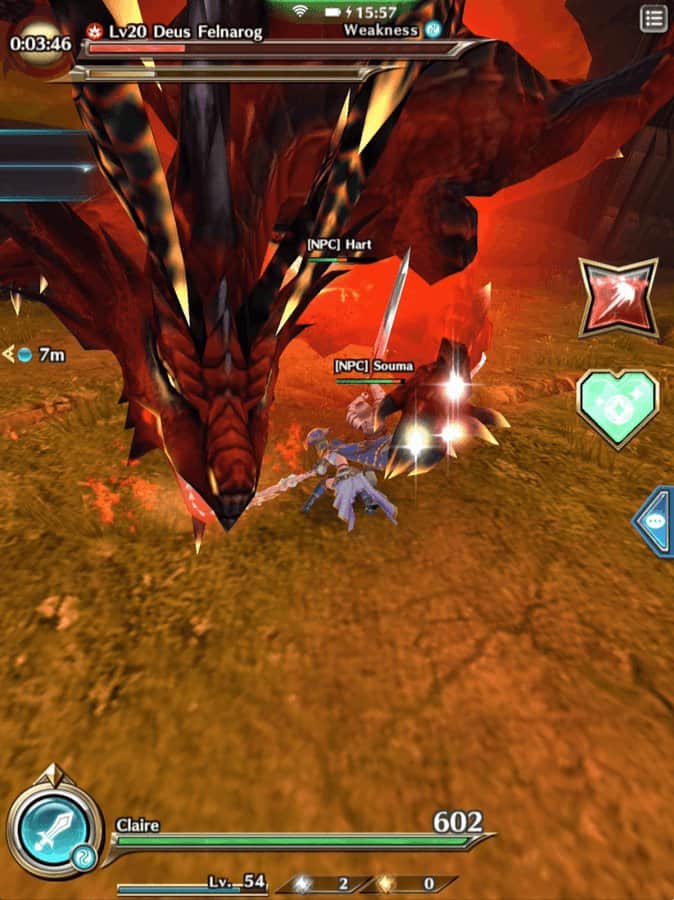Expand the chat speech-bubble tab
The image size is (674, 900).
tap(654, 521)
